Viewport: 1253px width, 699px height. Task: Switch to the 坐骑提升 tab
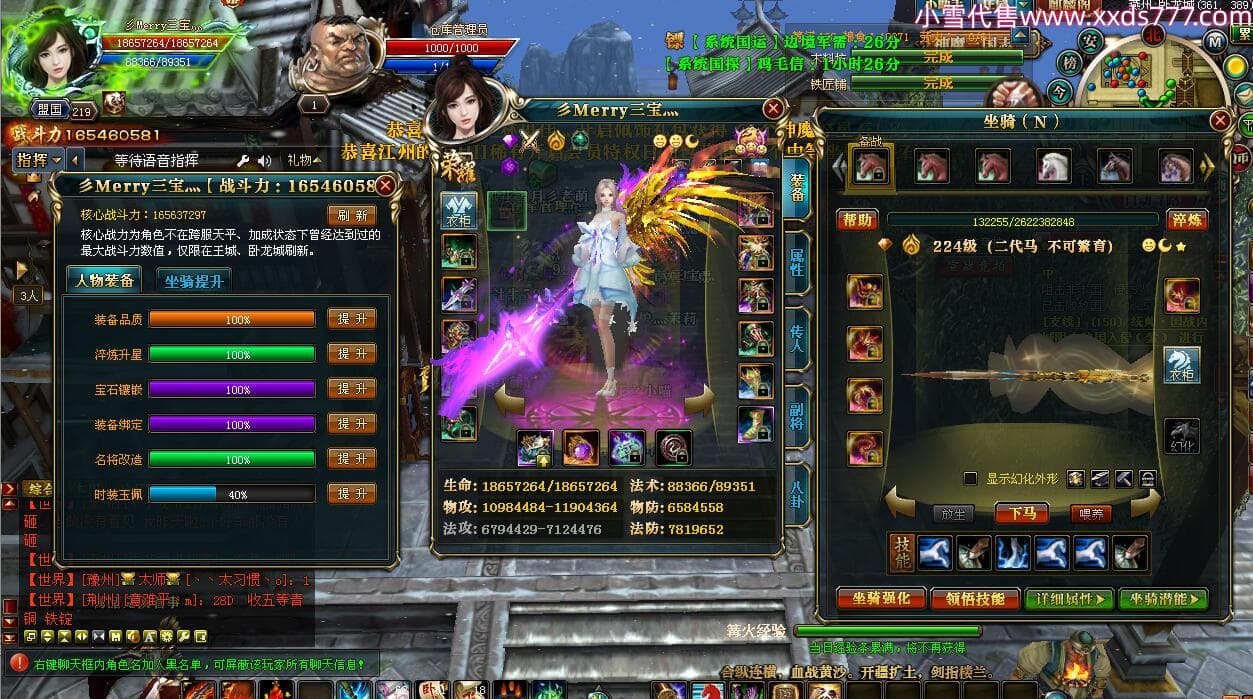click(194, 281)
